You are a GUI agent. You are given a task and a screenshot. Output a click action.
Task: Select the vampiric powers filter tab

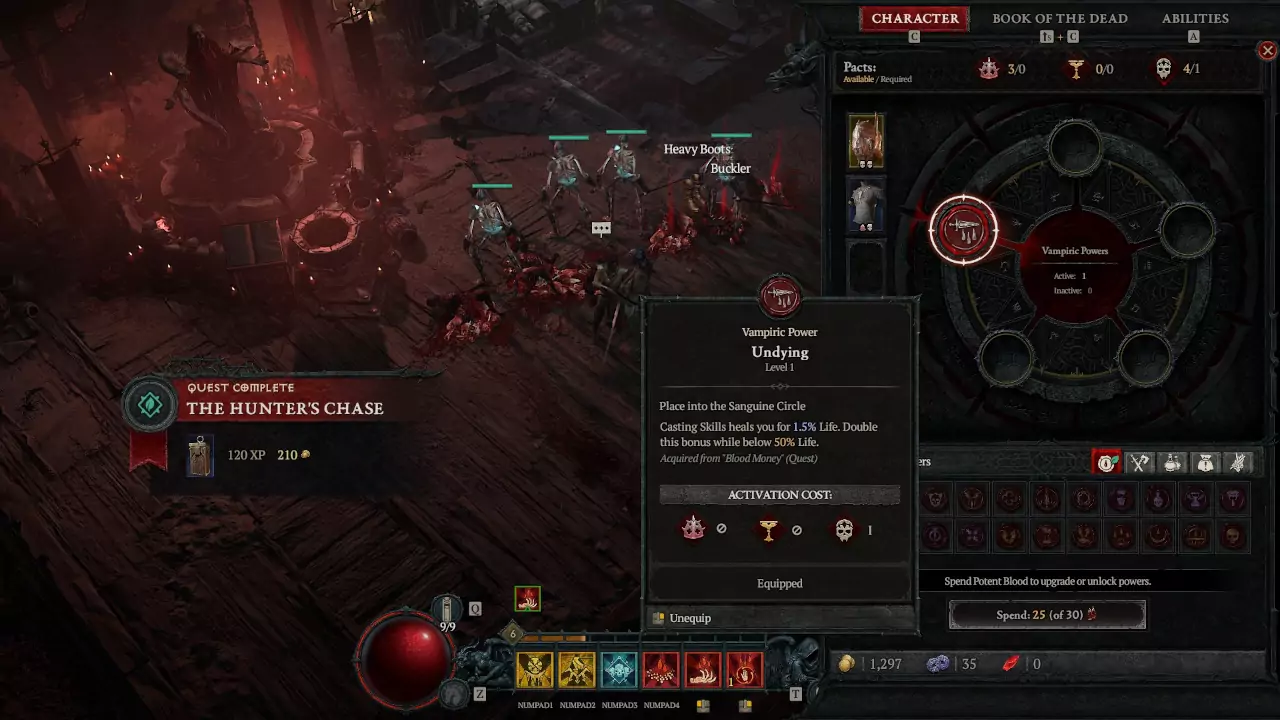pos(1107,462)
